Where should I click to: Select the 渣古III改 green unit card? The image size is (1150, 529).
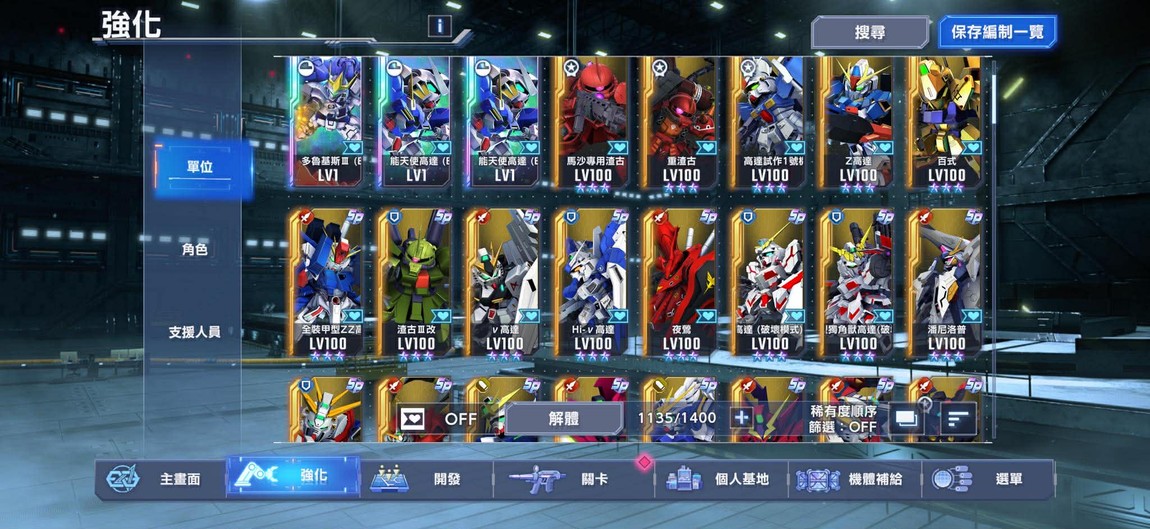pyautogui.click(x=415, y=284)
